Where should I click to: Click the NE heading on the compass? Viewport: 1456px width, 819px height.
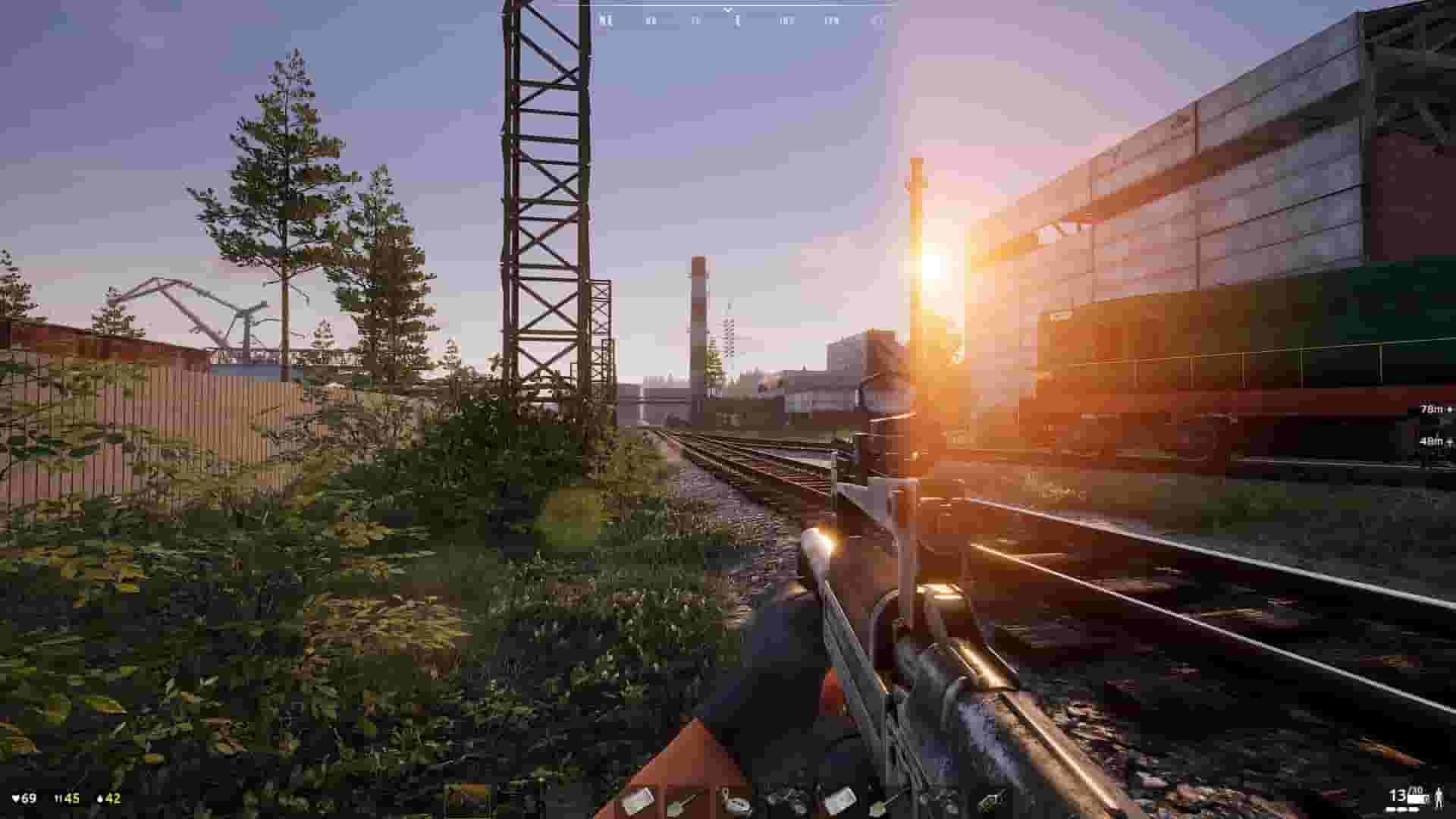(605, 21)
